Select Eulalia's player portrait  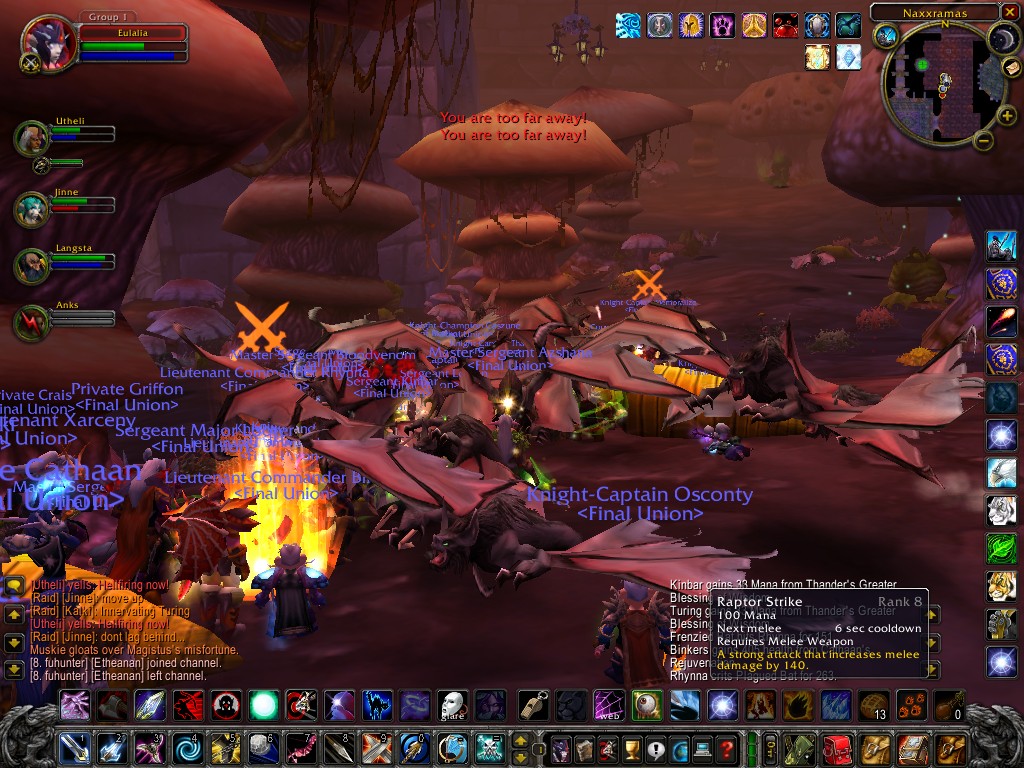coord(47,43)
